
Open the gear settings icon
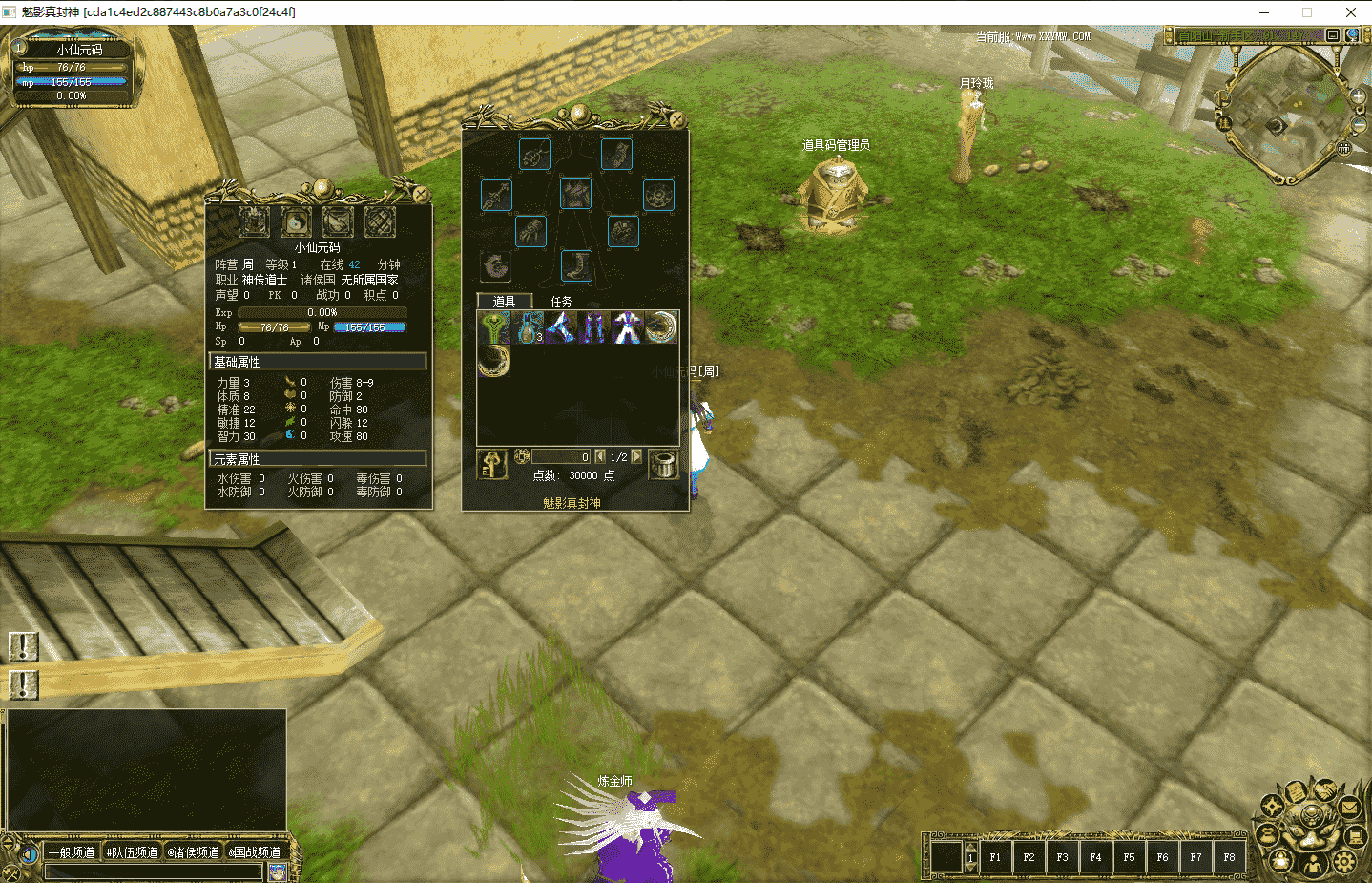1344,862
